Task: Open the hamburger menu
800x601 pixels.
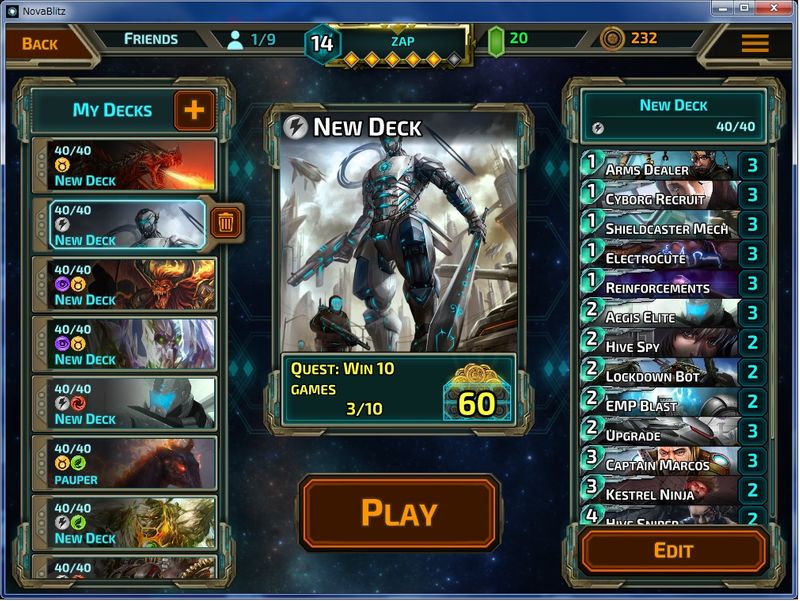Action: pos(755,43)
